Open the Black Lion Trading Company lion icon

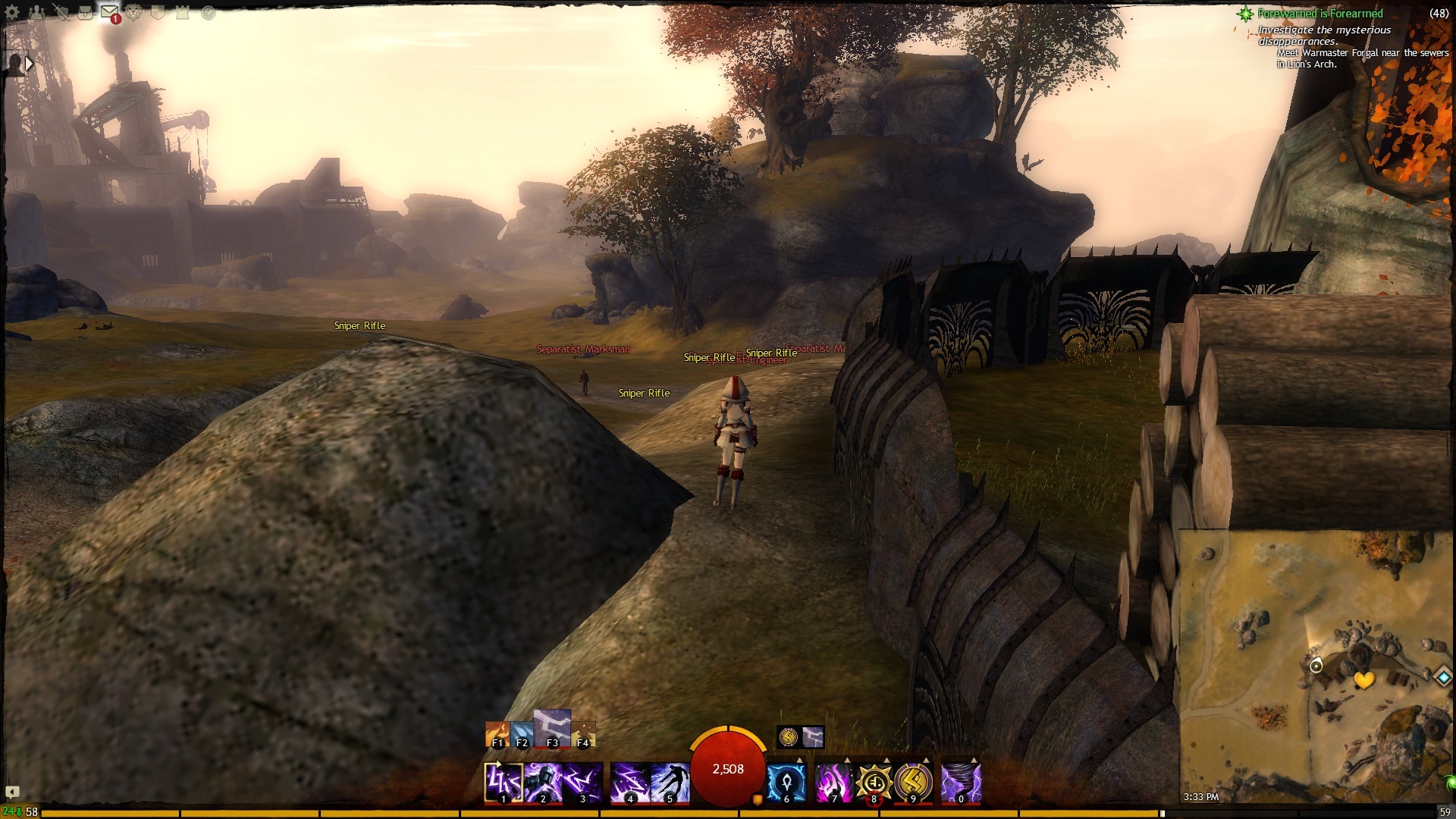tap(134, 13)
